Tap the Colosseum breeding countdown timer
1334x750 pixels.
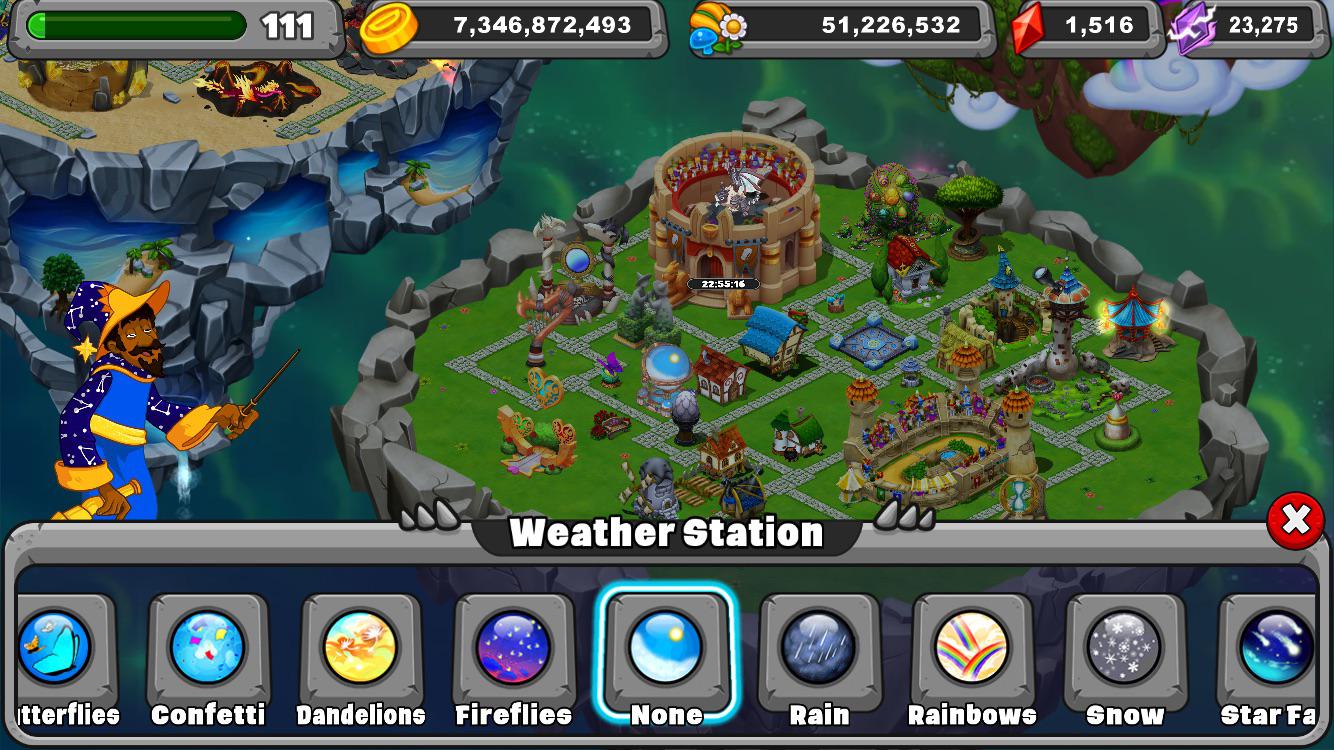(722, 283)
